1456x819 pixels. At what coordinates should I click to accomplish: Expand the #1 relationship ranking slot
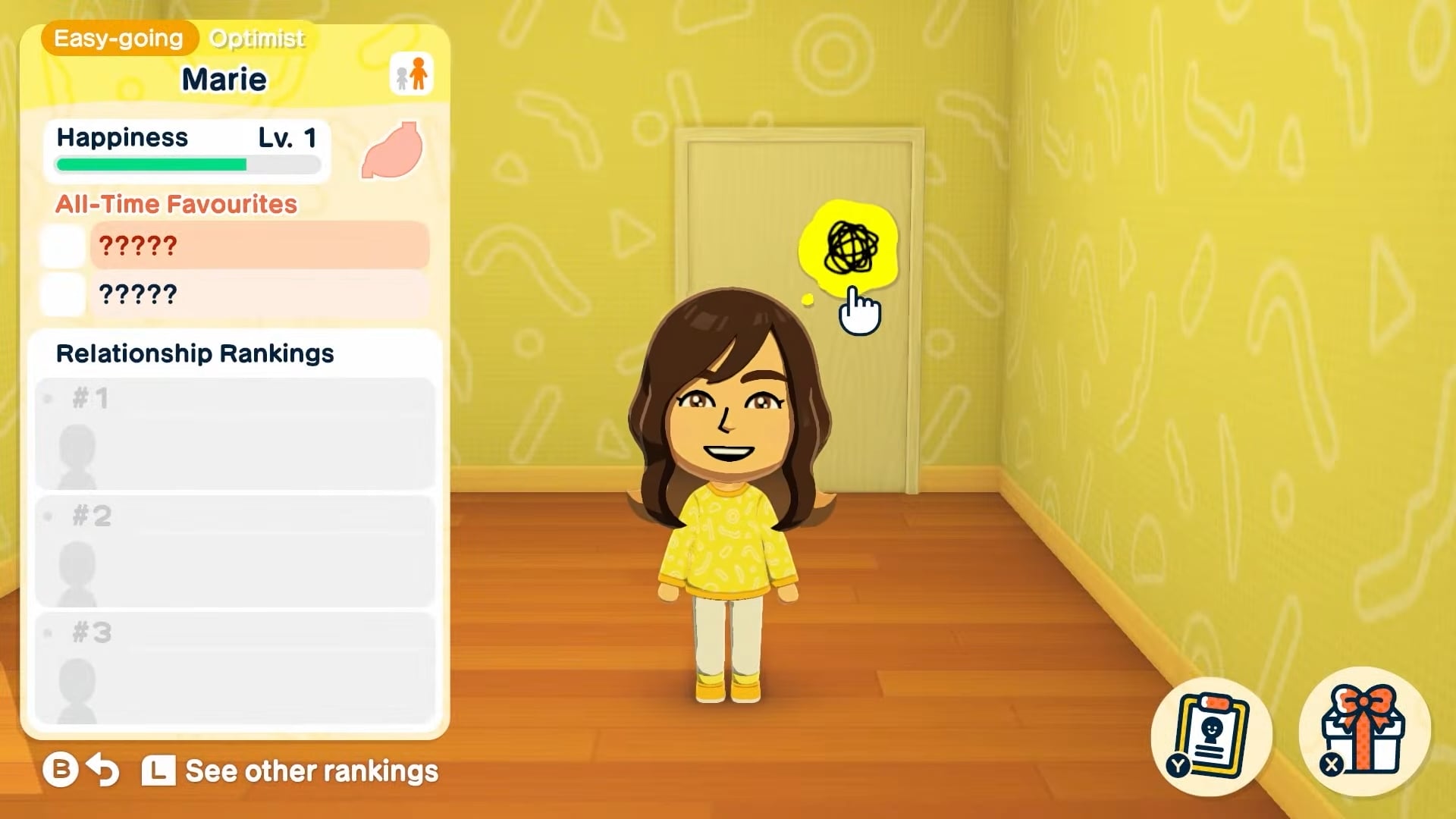point(233,435)
